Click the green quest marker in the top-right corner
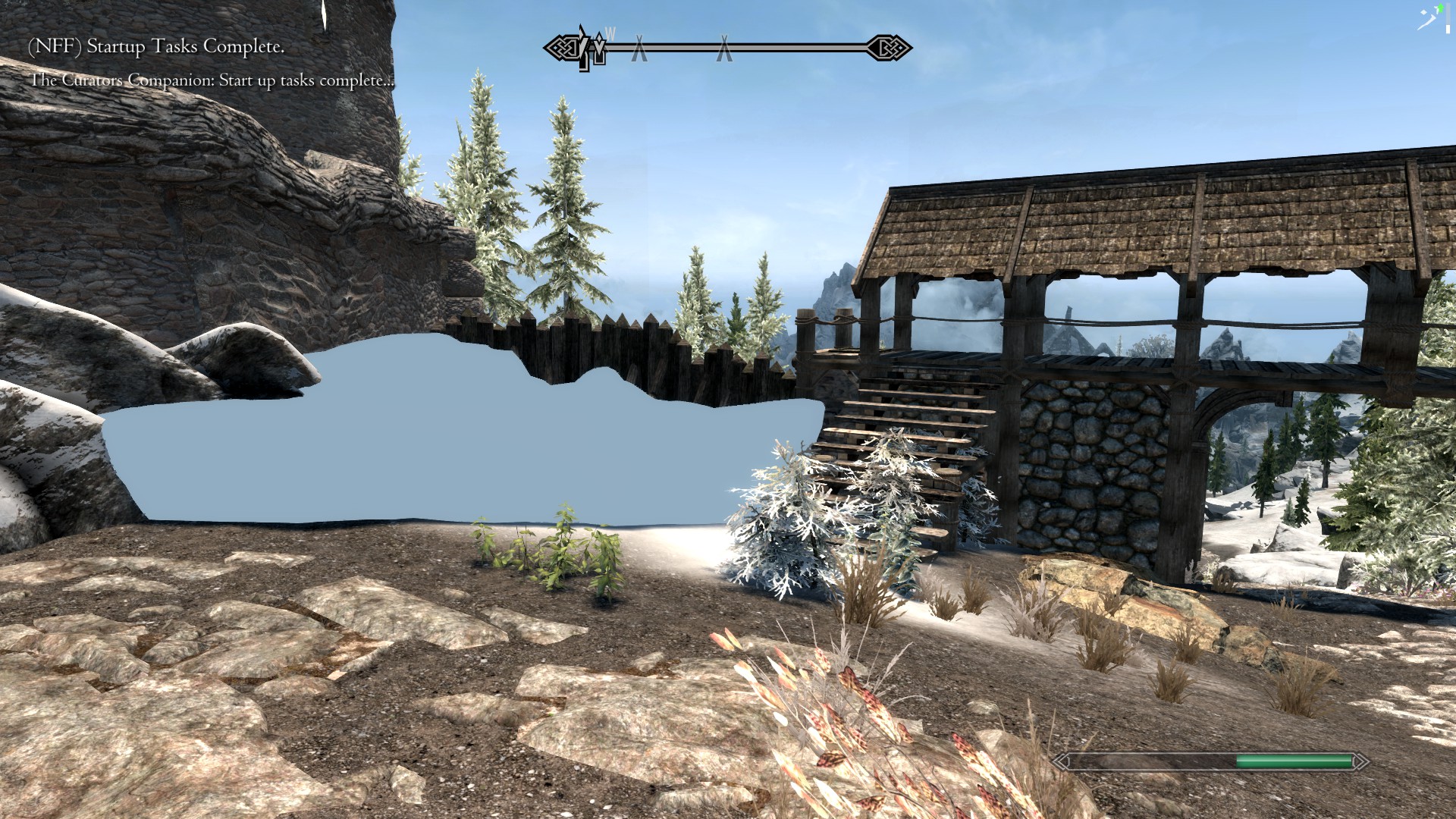 (1440, 8)
